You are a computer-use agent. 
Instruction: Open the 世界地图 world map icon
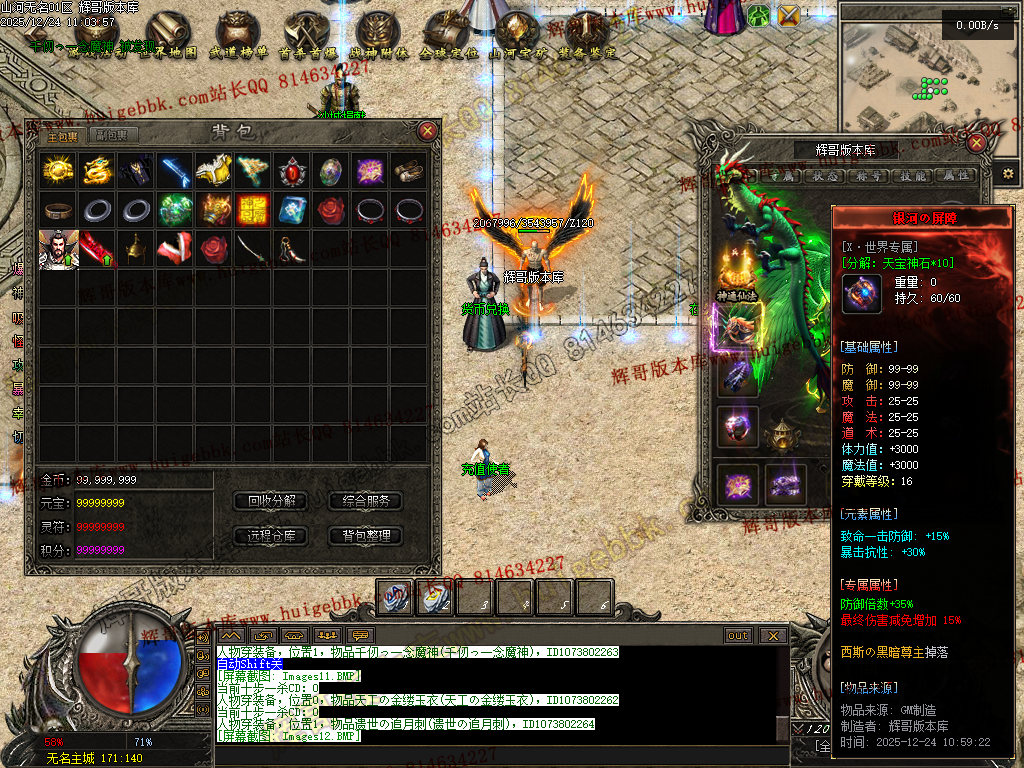[x=170, y=36]
